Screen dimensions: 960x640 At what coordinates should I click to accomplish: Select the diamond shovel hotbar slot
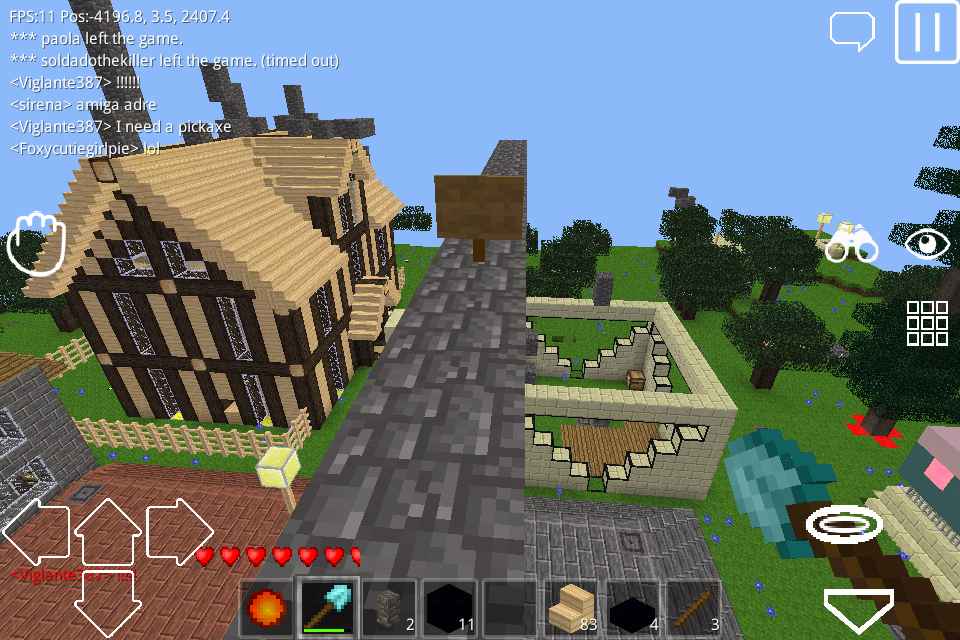tap(328, 607)
